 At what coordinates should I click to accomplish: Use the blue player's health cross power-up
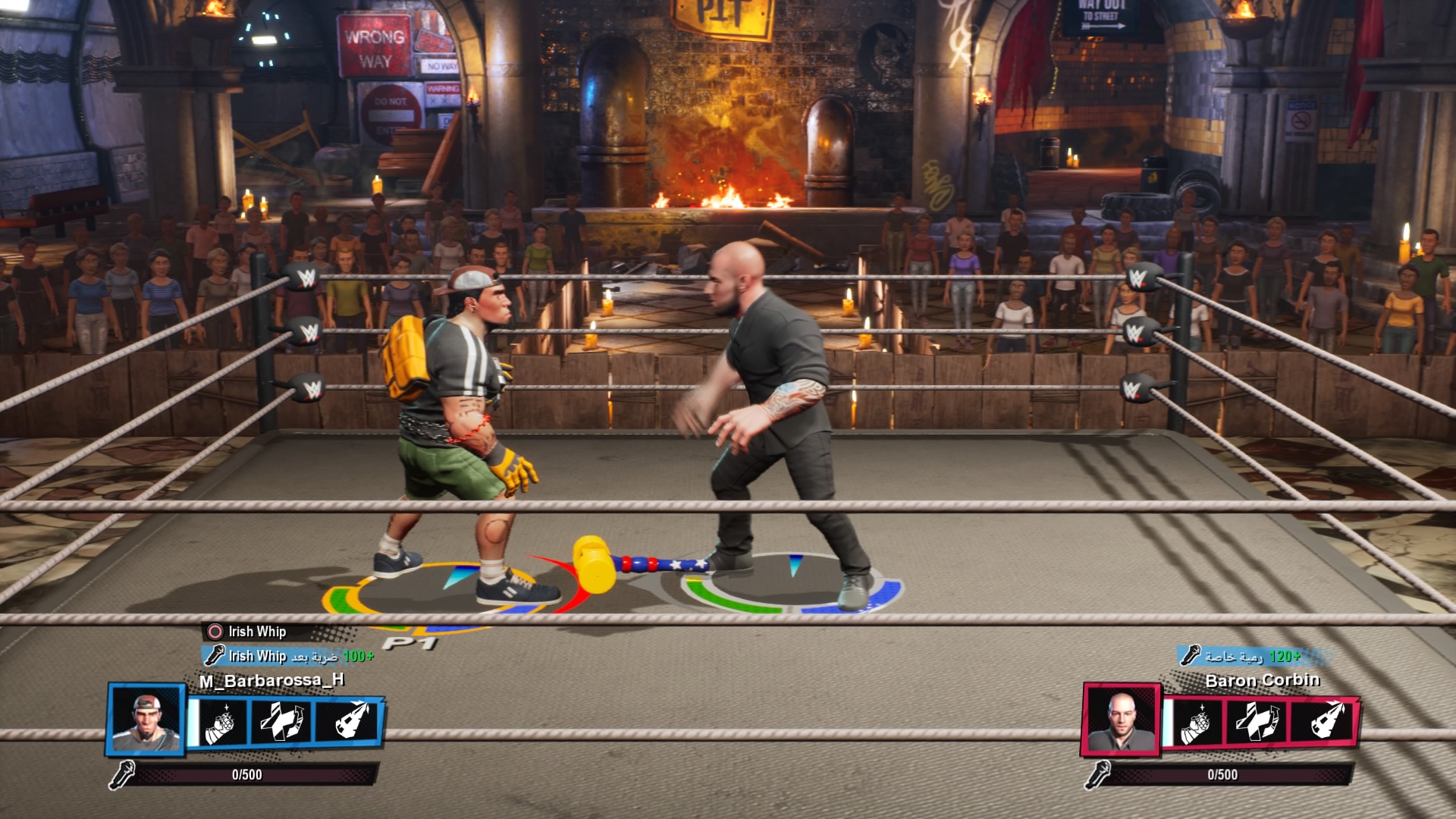(x=281, y=721)
